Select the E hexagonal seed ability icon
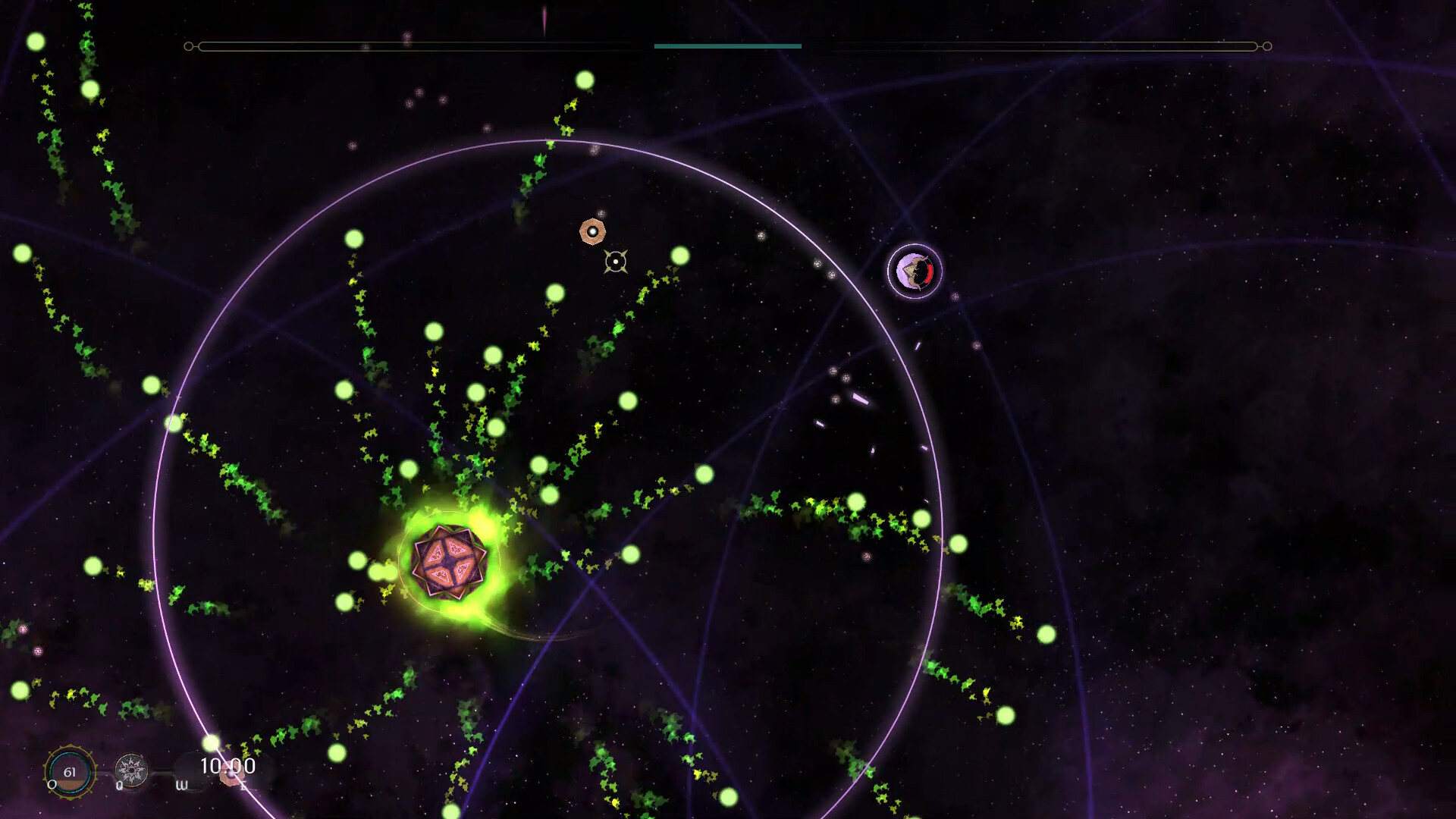 click(x=231, y=775)
